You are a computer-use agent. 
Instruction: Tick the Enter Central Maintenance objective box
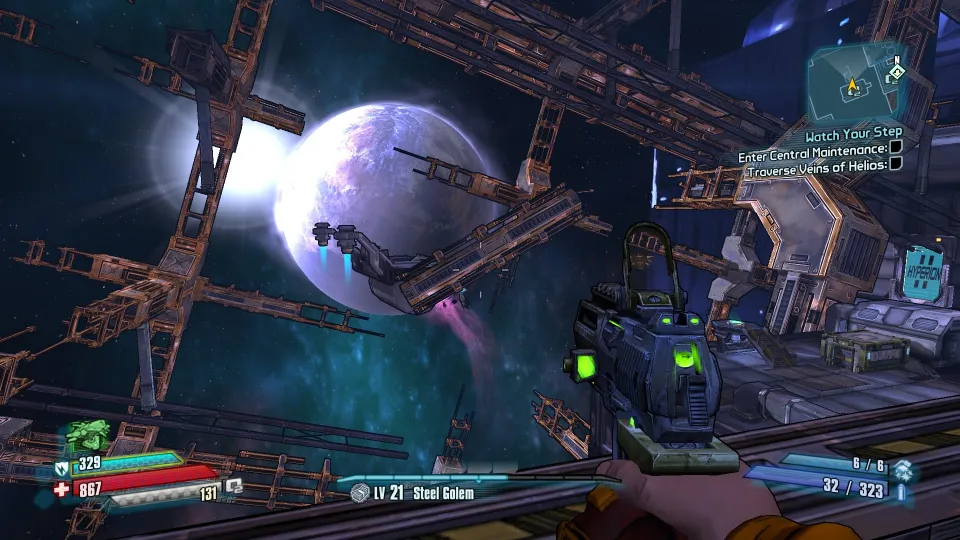(x=896, y=148)
